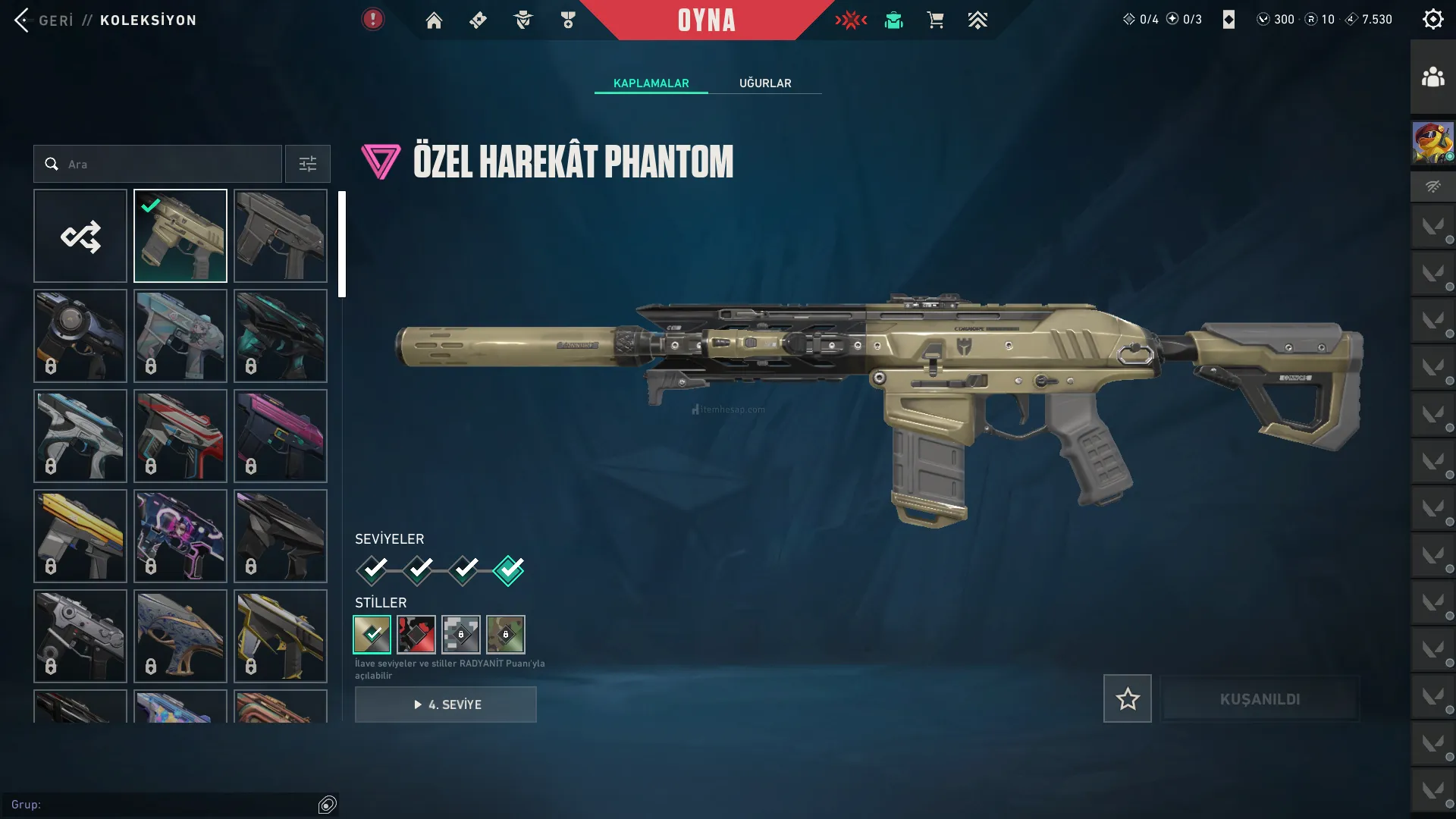The height and width of the screenshot is (819, 1456).
Task: Pick the yellow and grey Phantom skin
Action: (x=80, y=536)
